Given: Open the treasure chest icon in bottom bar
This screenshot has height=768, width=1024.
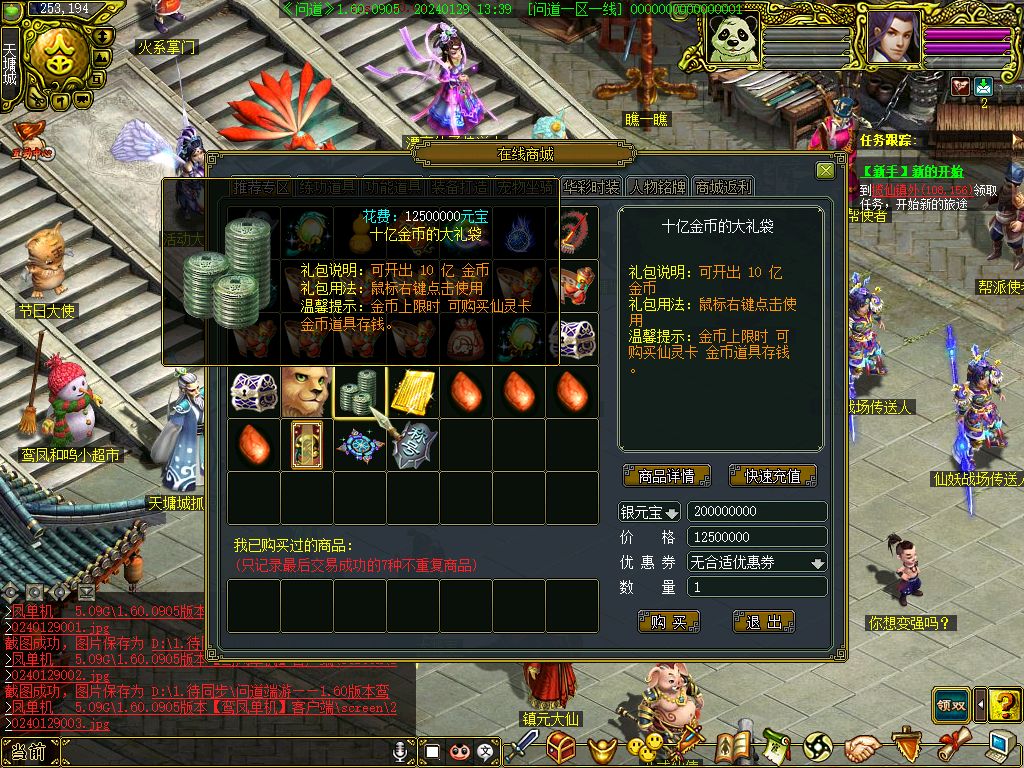Looking at the screenshot, I should point(561,746).
